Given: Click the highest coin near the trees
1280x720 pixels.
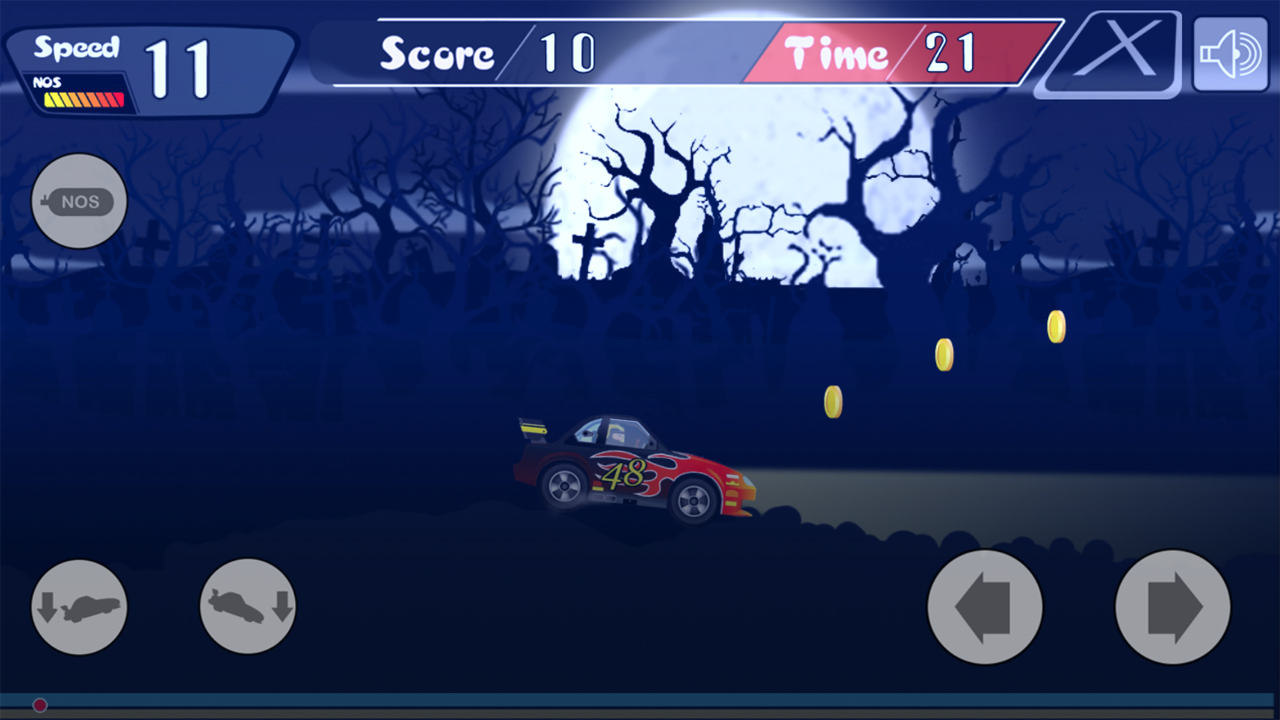Looking at the screenshot, I should (x=1054, y=325).
